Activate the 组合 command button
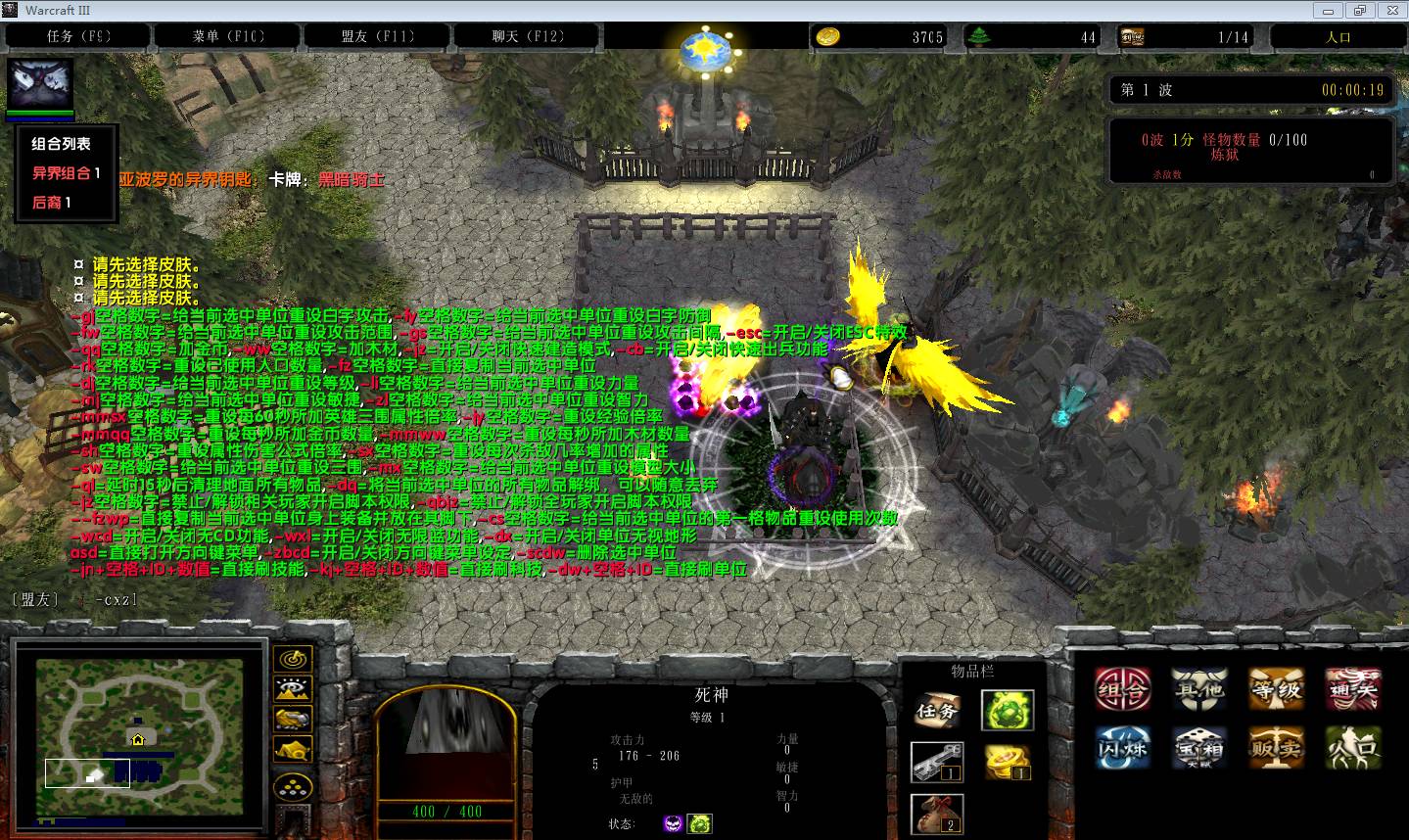1409x840 pixels. coord(1122,690)
